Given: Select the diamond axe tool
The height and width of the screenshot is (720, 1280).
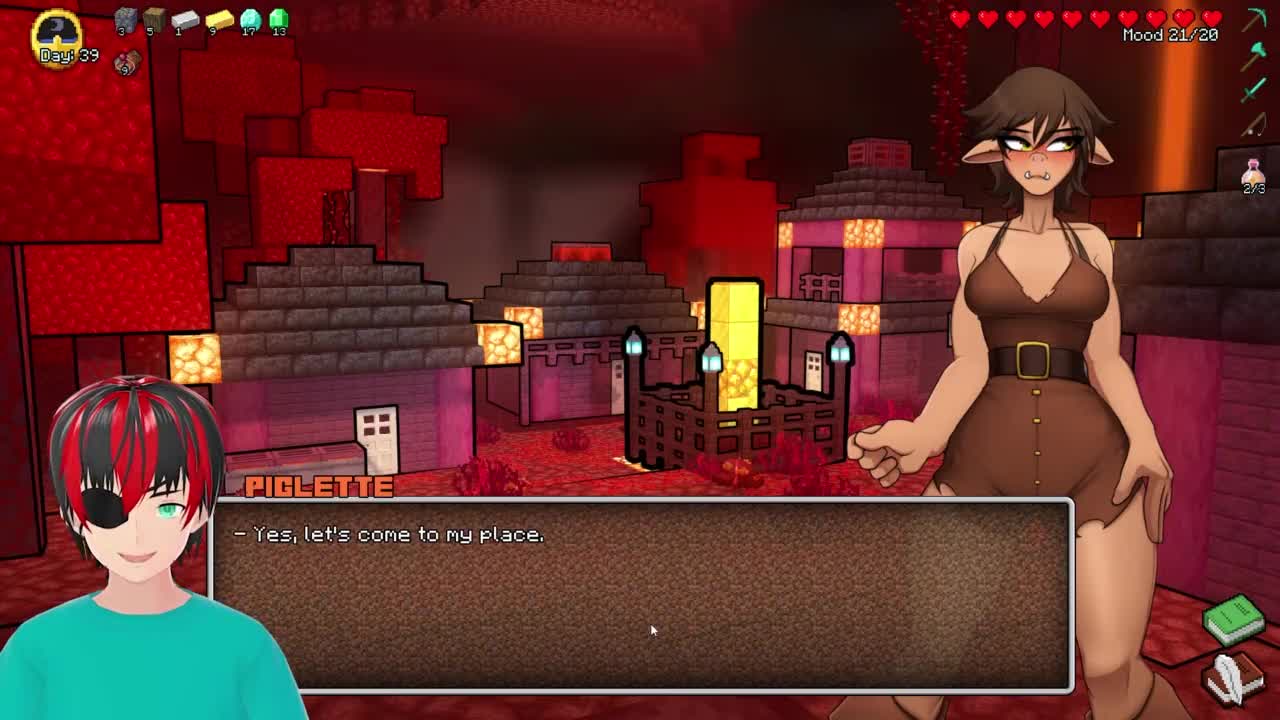Looking at the screenshot, I should tap(1254, 57).
